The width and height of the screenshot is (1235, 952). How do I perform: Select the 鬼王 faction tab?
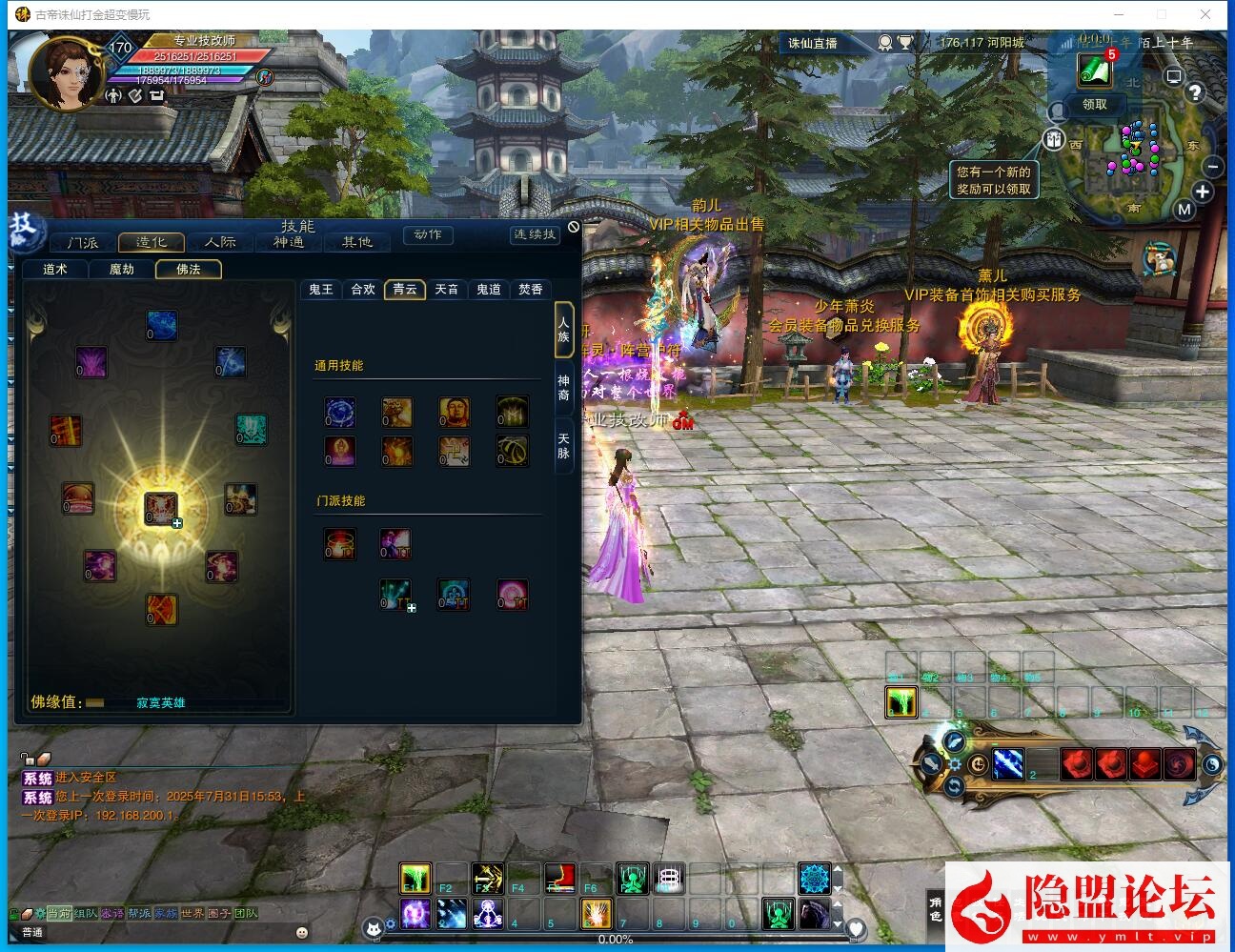click(x=321, y=290)
